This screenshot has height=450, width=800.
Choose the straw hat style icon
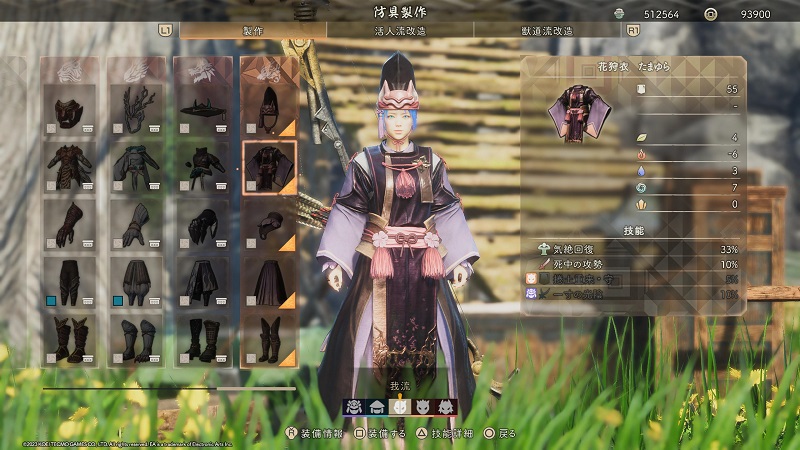point(377,407)
